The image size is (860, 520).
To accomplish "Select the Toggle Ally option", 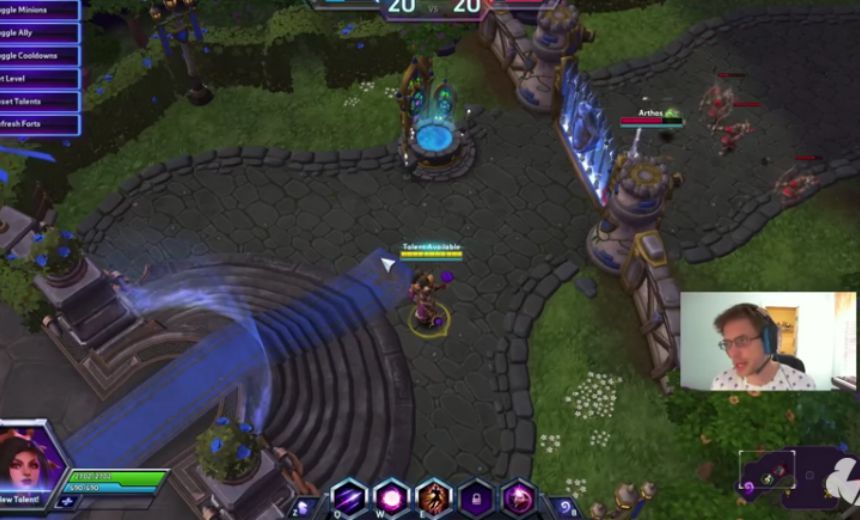I will (38, 33).
